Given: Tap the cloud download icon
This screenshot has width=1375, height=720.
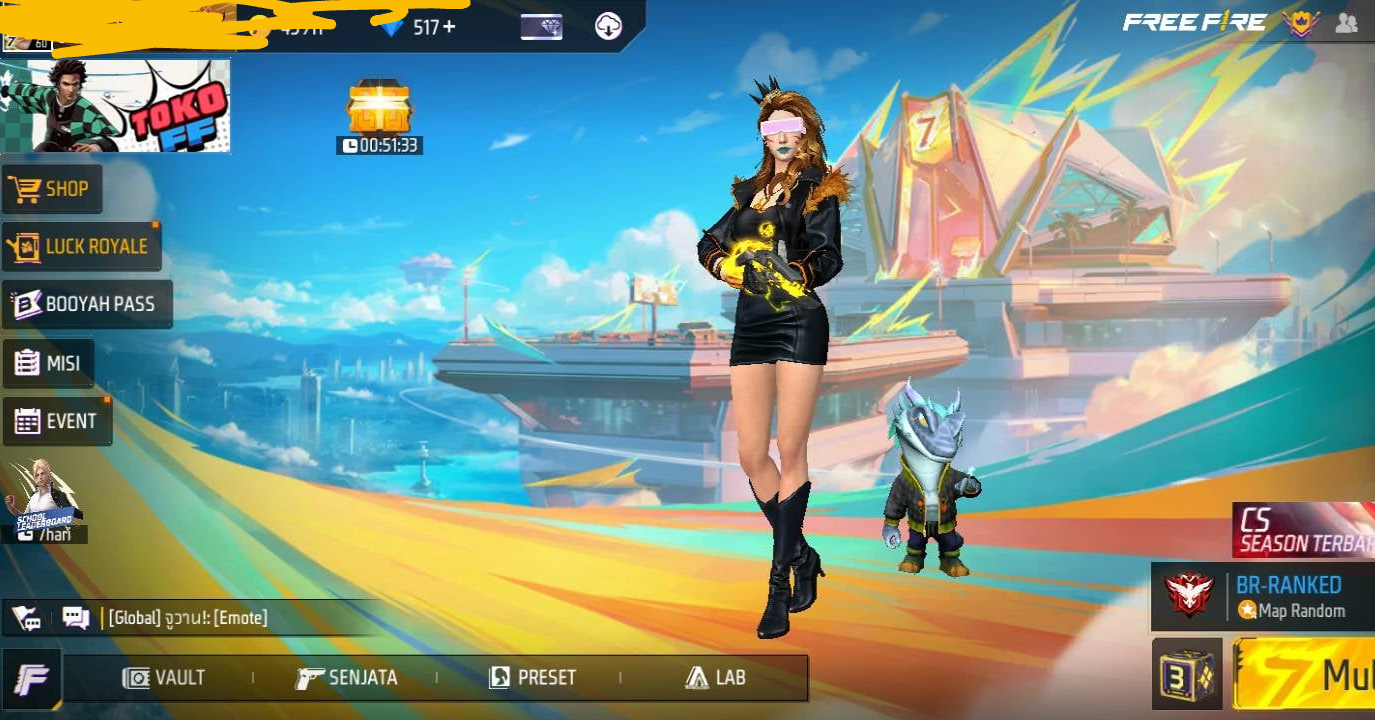Looking at the screenshot, I should click(x=608, y=27).
